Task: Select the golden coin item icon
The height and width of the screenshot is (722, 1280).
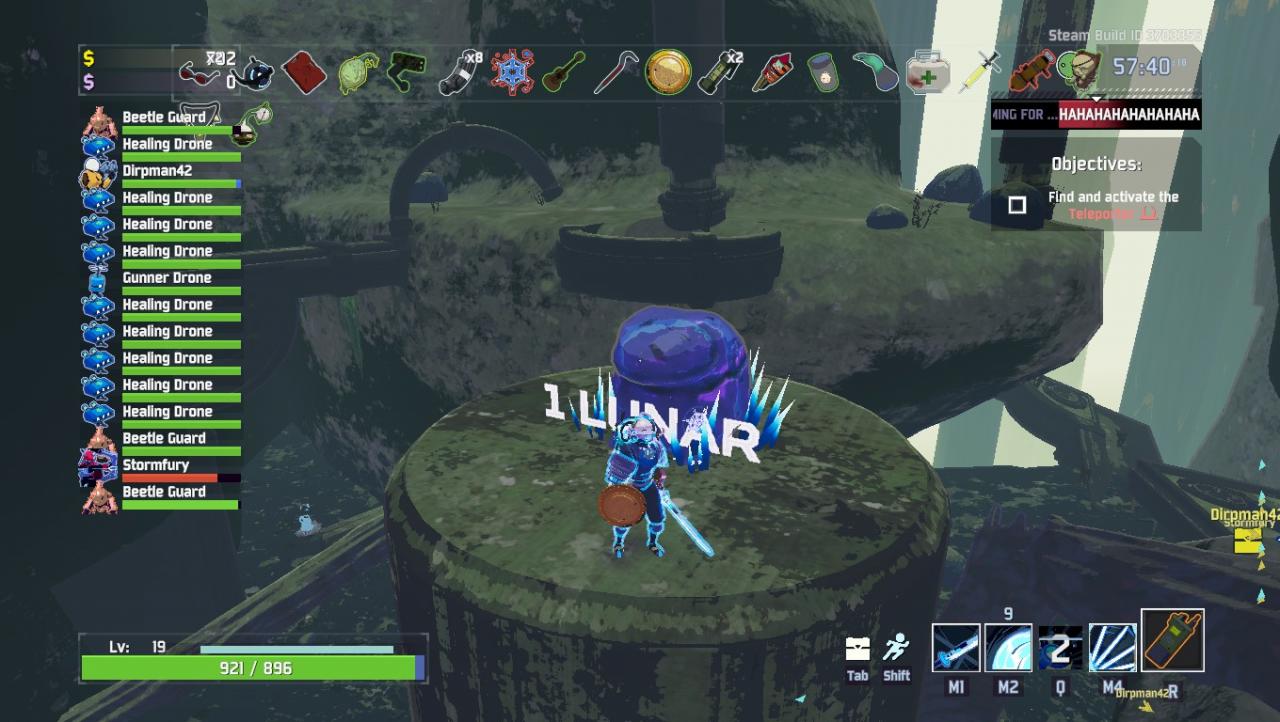Action: coord(667,73)
